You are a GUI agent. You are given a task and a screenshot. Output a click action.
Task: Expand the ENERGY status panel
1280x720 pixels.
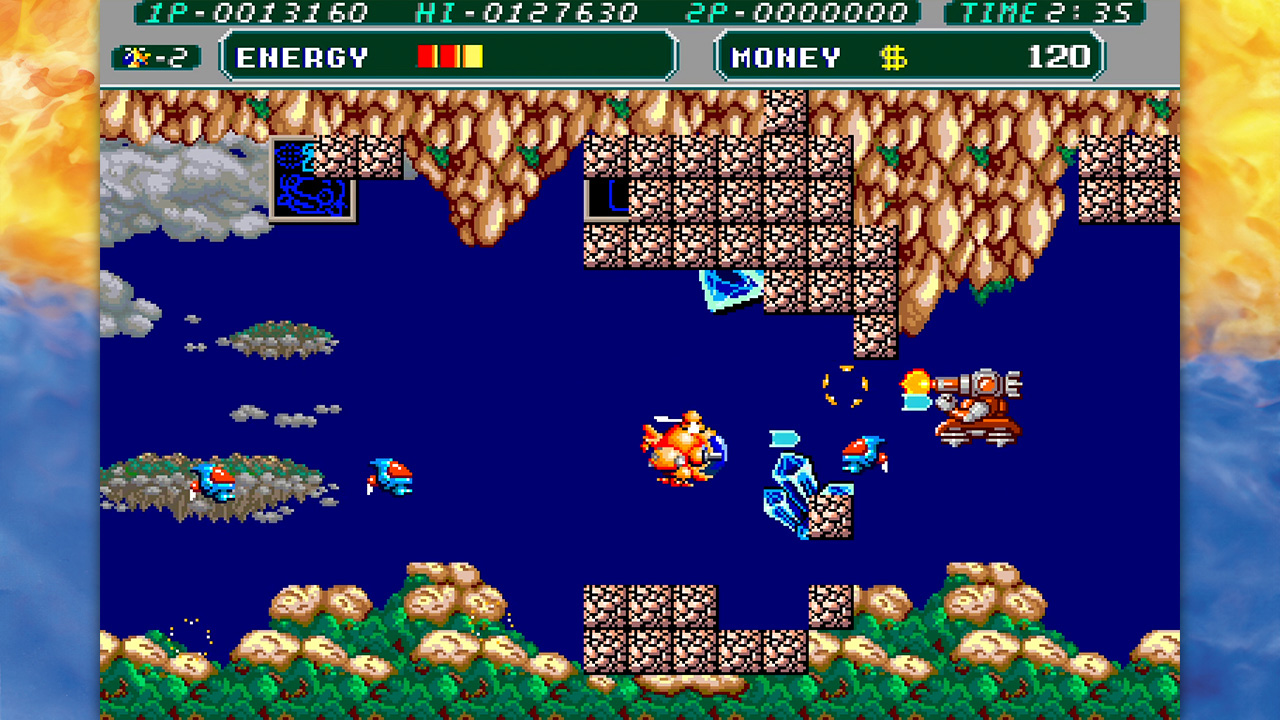[450, 56]
